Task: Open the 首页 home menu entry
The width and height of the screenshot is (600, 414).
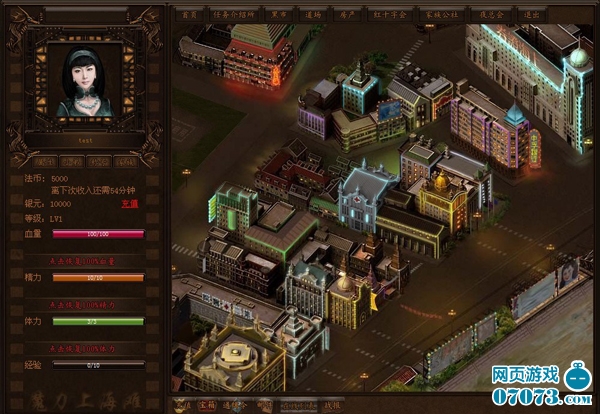Action: coord(187,15)
